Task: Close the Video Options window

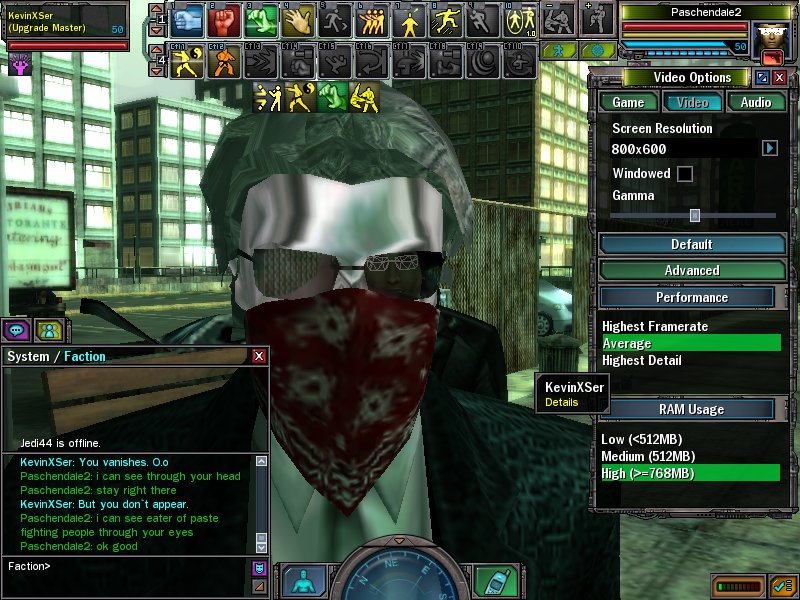Action: tap(780, 78)
